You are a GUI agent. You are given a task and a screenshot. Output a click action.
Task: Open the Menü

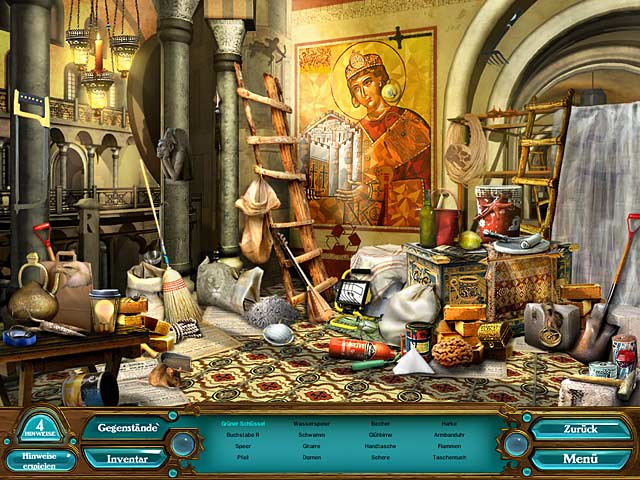click(581, 459)
